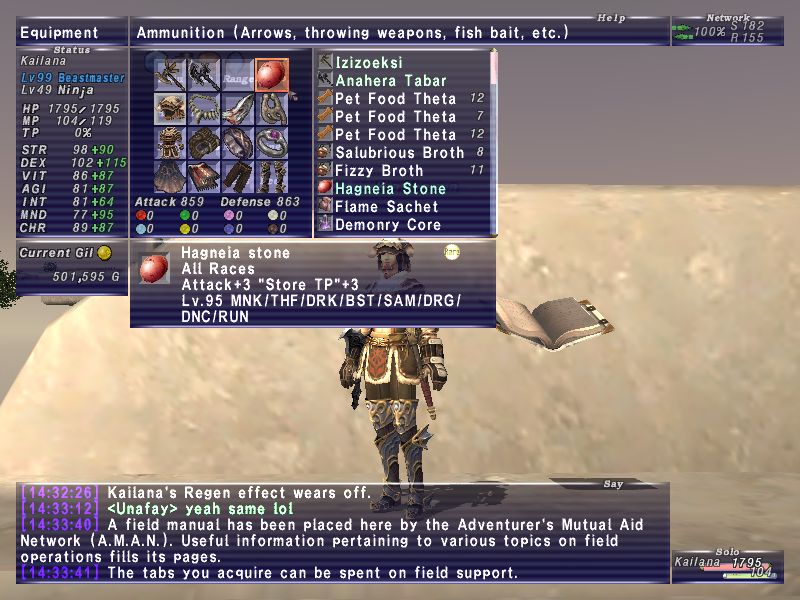Click the red Hagneia stone ammo slot
This screenshot has height=600, width=800.
272,74
